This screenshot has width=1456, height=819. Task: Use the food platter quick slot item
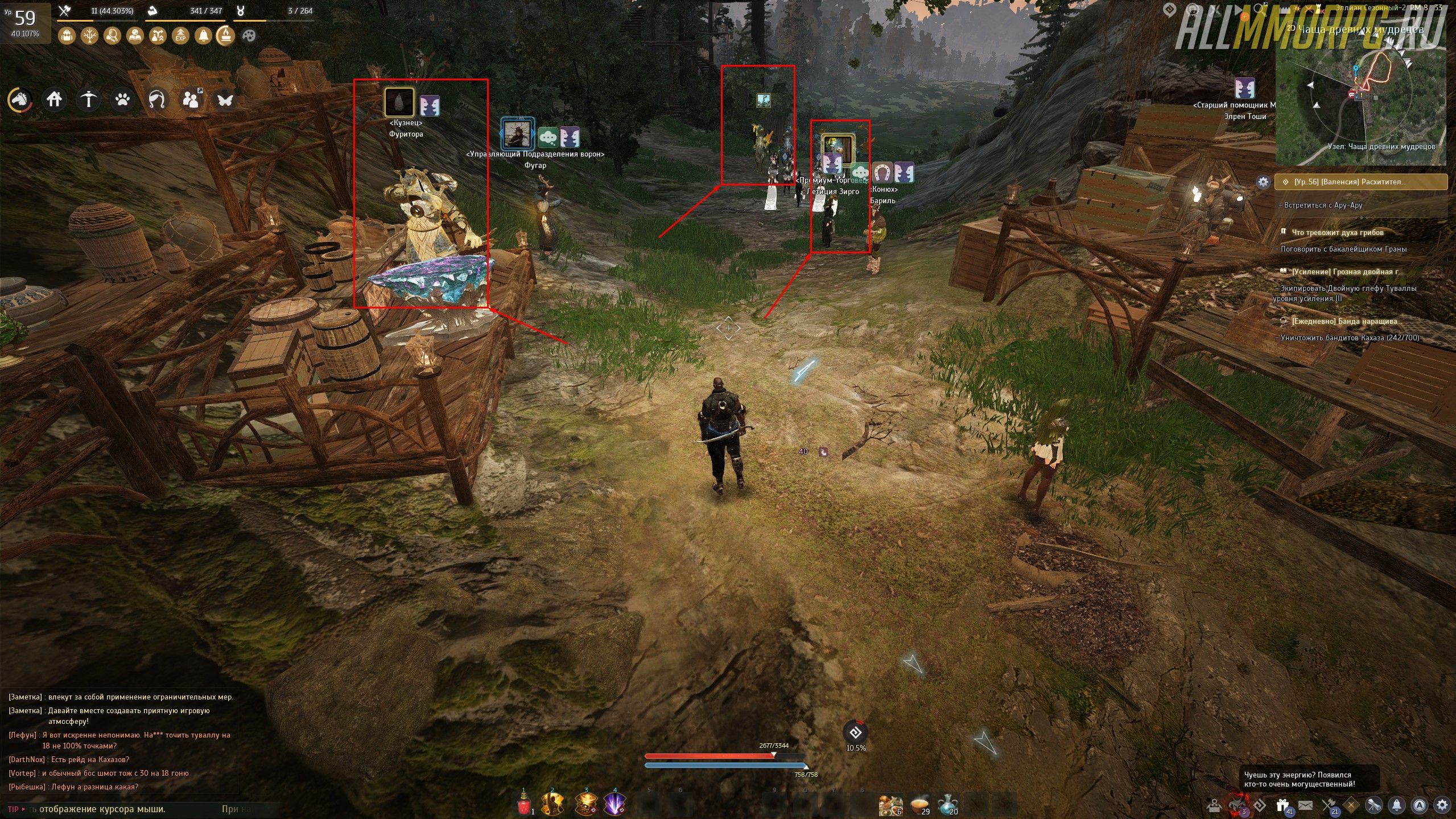[x=918, y=805]
